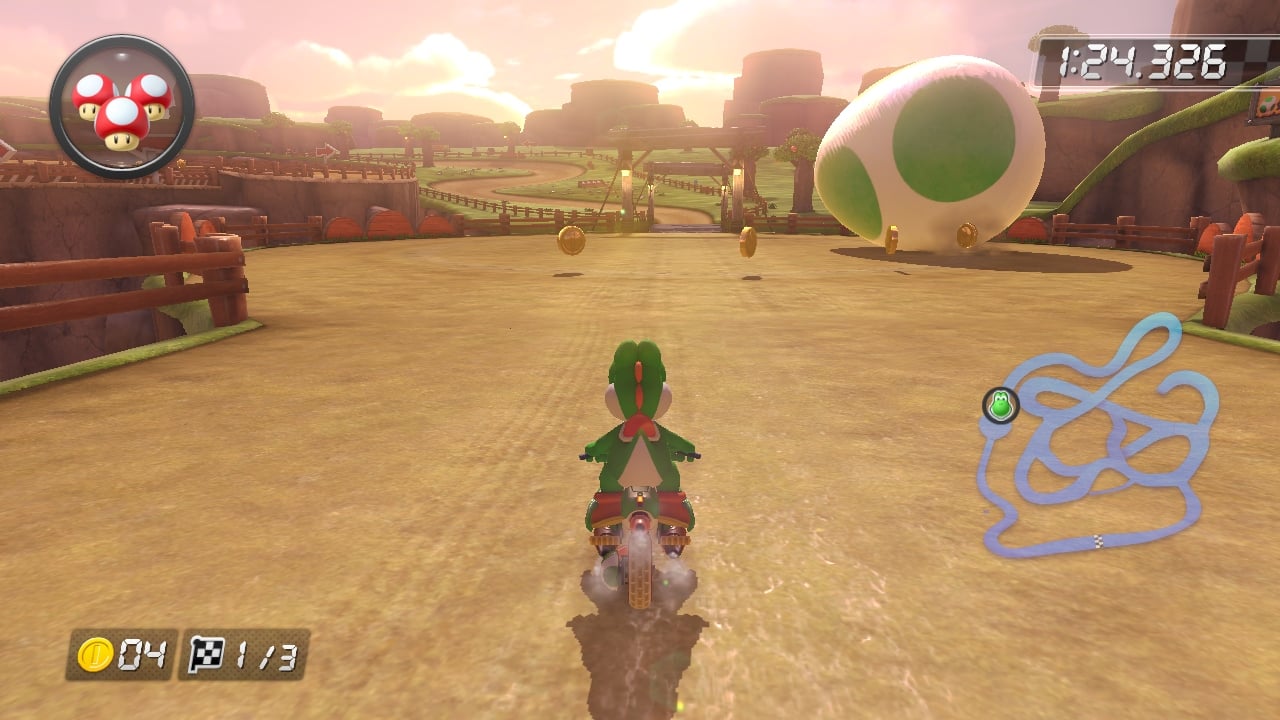Click the checkered finish line on the minimap
The height and width of the screenshot is (720, 1280).
(x=1097, y=541)
